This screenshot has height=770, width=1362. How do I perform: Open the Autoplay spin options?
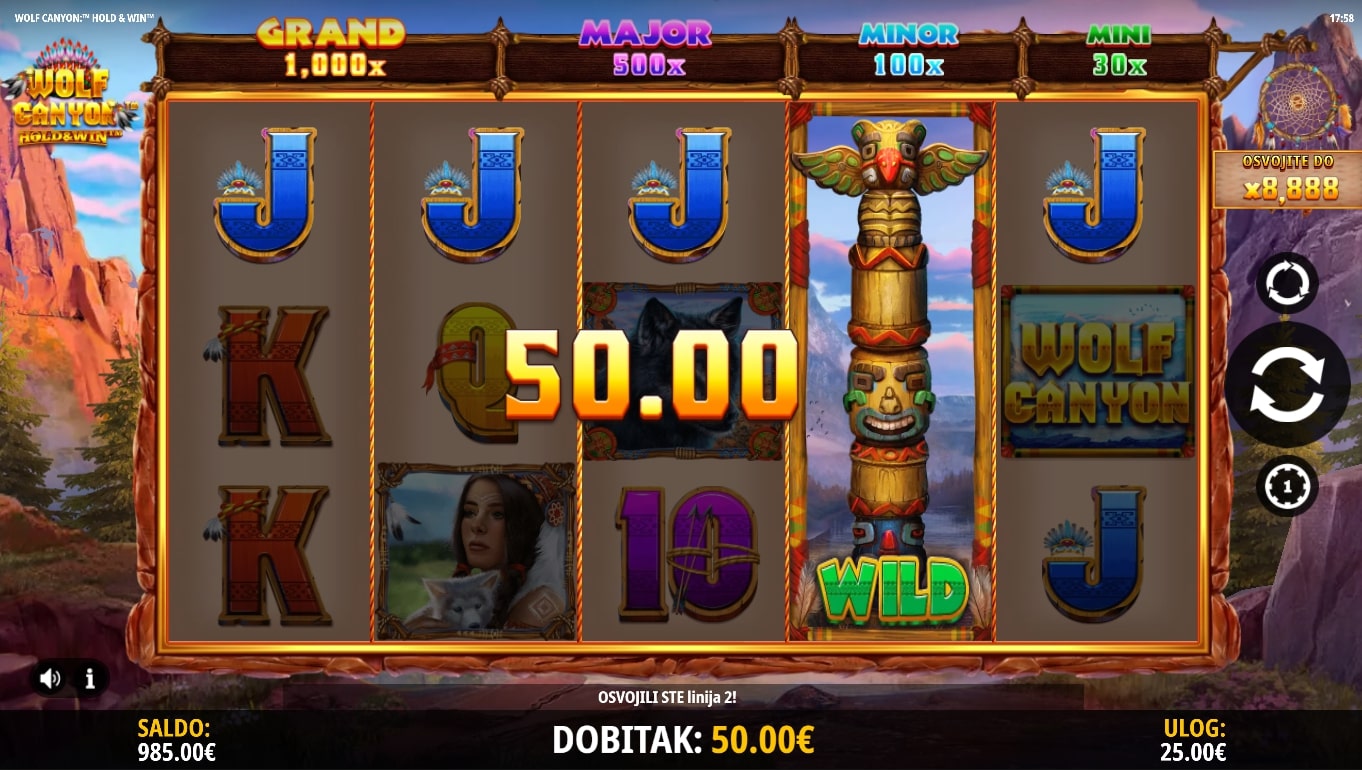click(1287, 283)
